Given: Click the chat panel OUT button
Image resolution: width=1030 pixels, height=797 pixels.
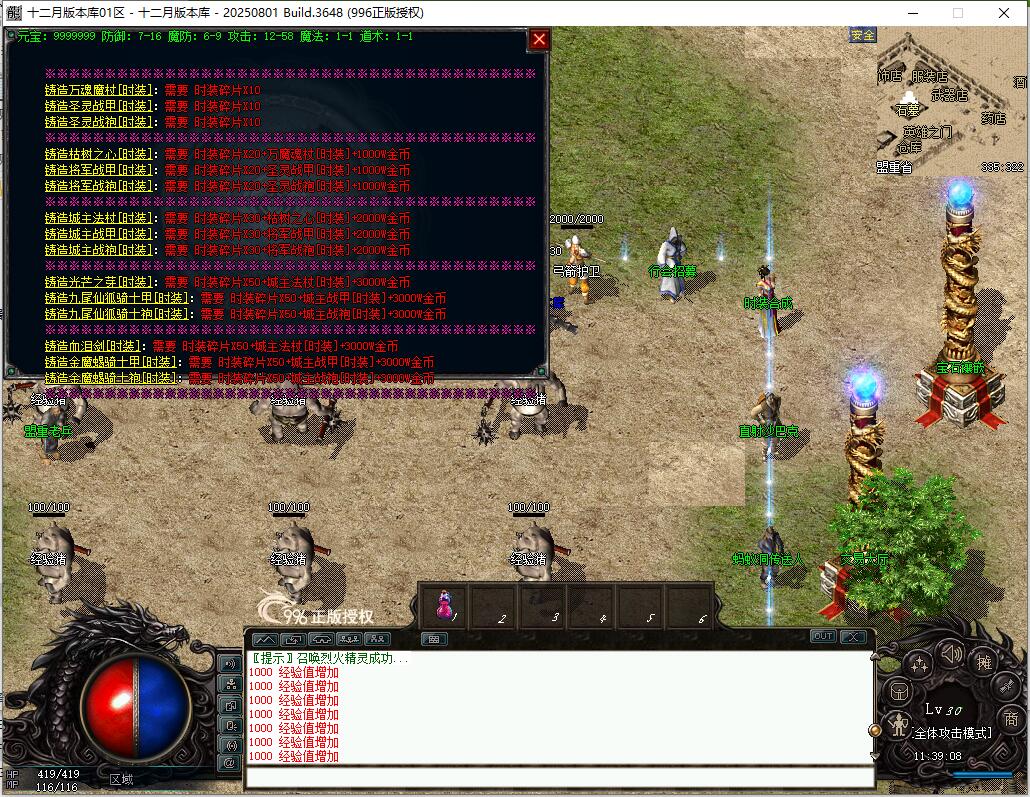Looking at the screenshot, I should pyautogui.click(x=823, y=637).
